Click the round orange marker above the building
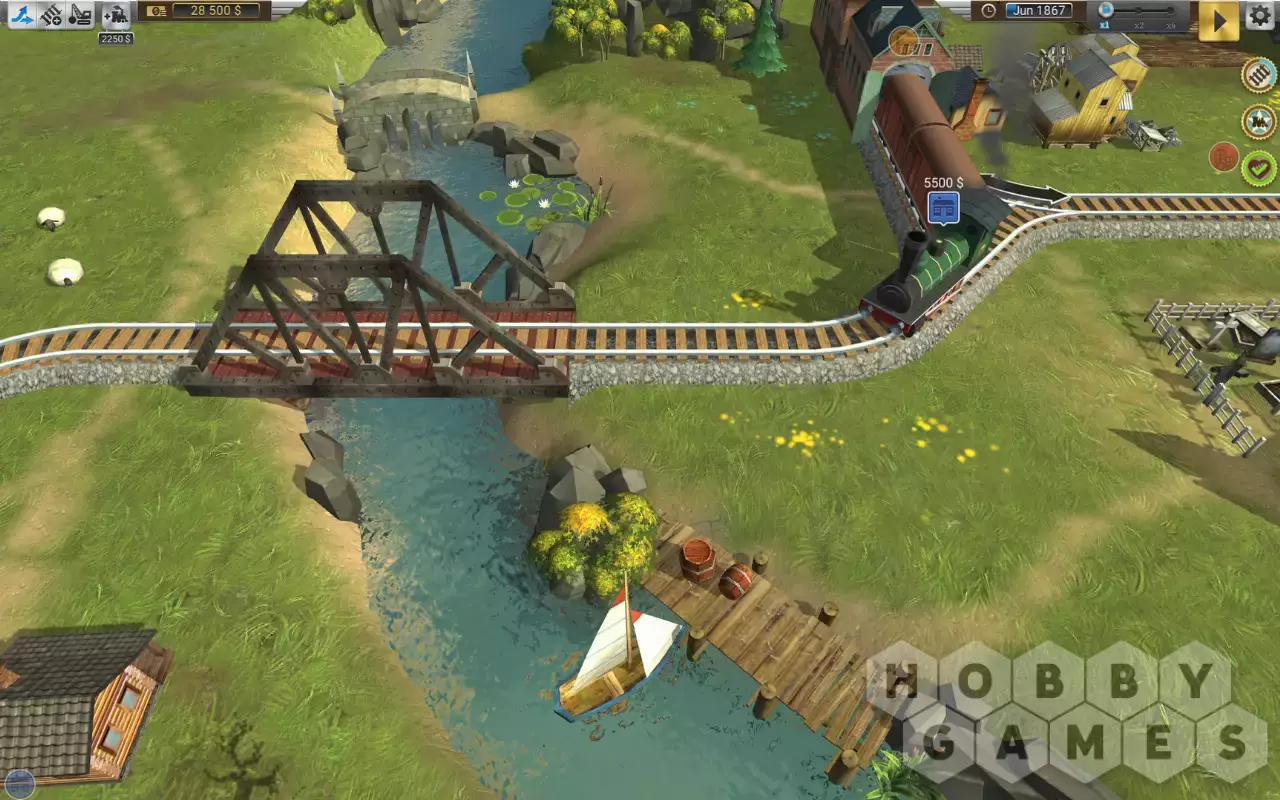This screenshot has height=800, width=1280. point(903,41)
